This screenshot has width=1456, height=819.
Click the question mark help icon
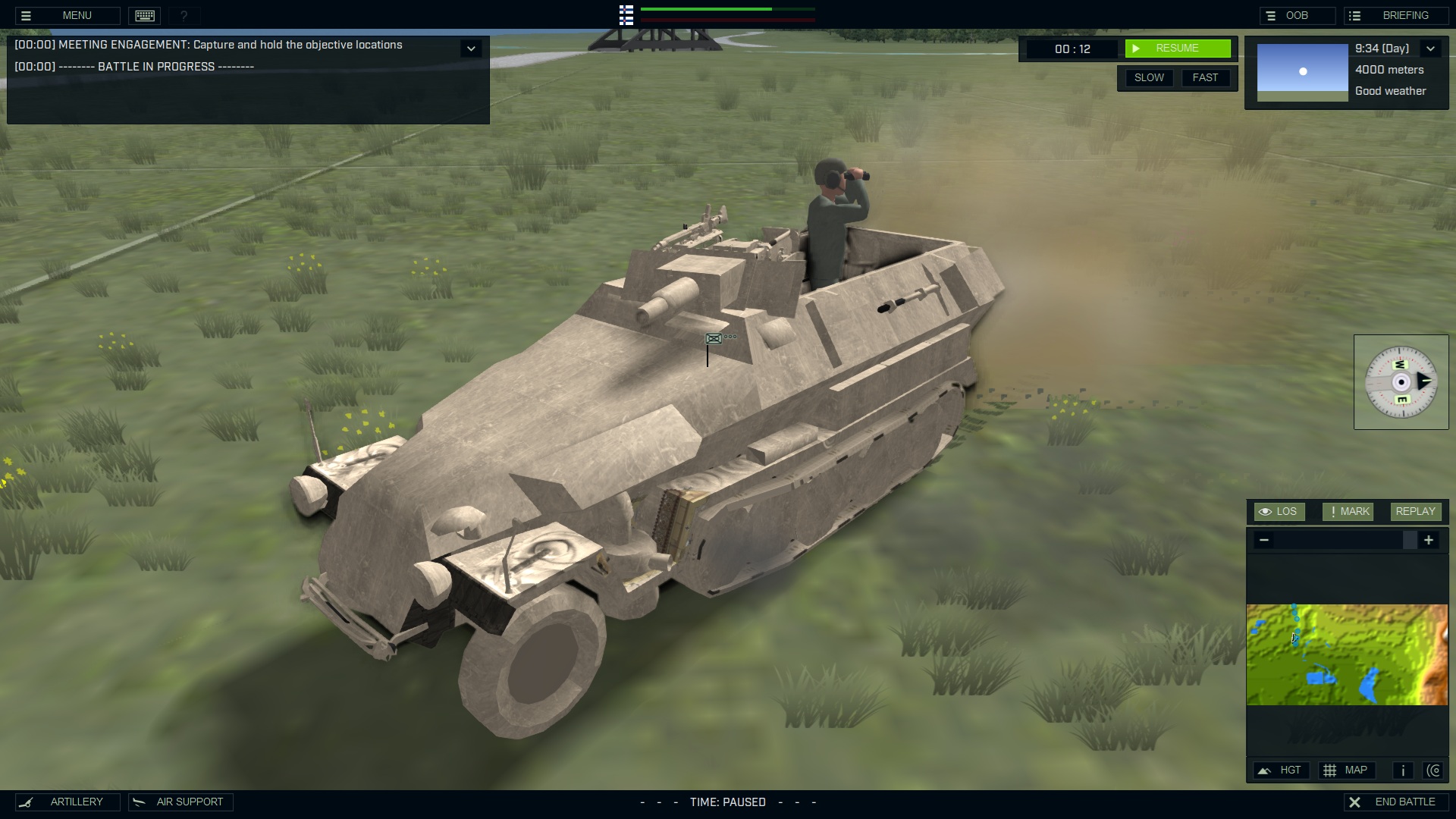coord(182,15)
